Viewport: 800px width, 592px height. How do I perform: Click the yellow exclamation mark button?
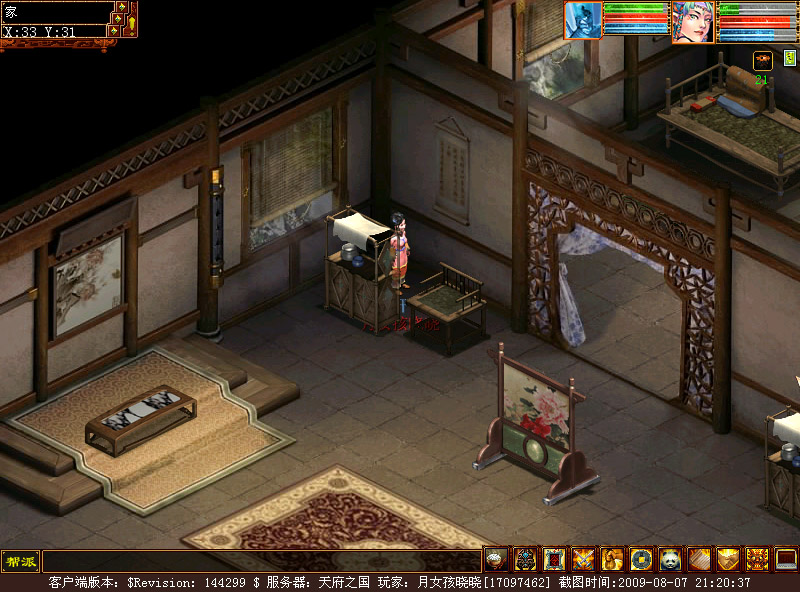pos(131,23)
